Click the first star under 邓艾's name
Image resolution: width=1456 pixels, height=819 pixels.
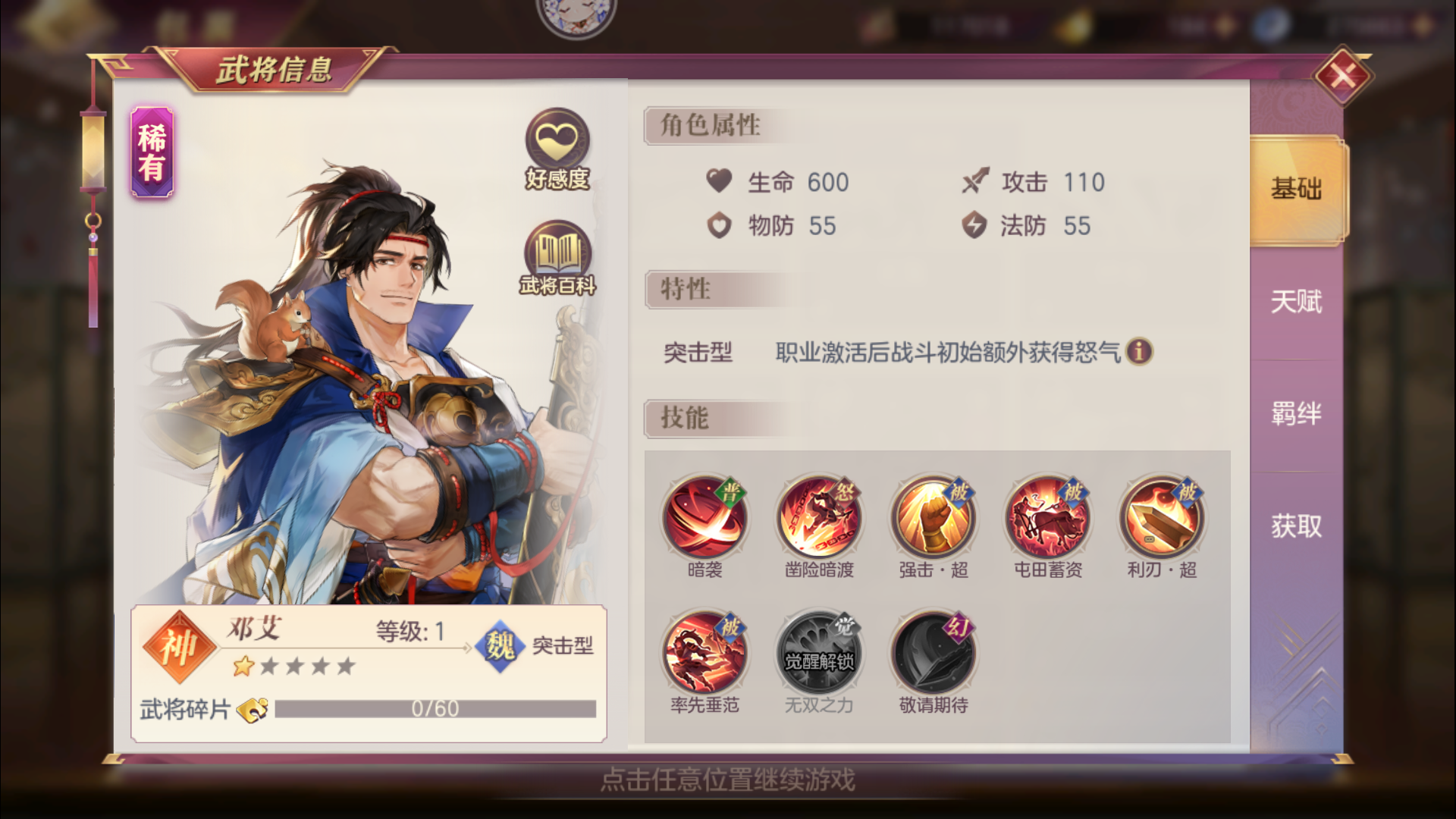[x=242, y=667]
